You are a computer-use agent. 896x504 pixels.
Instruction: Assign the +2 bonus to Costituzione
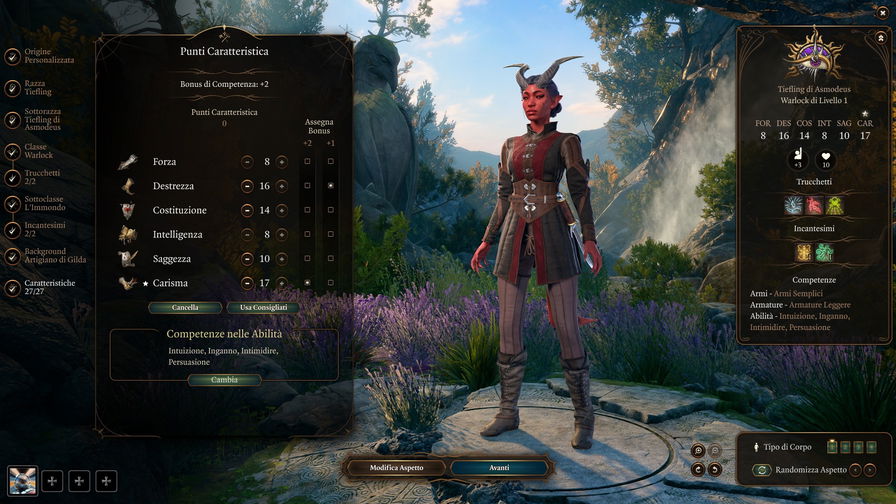pyautogui.click(x=307, y=210)
